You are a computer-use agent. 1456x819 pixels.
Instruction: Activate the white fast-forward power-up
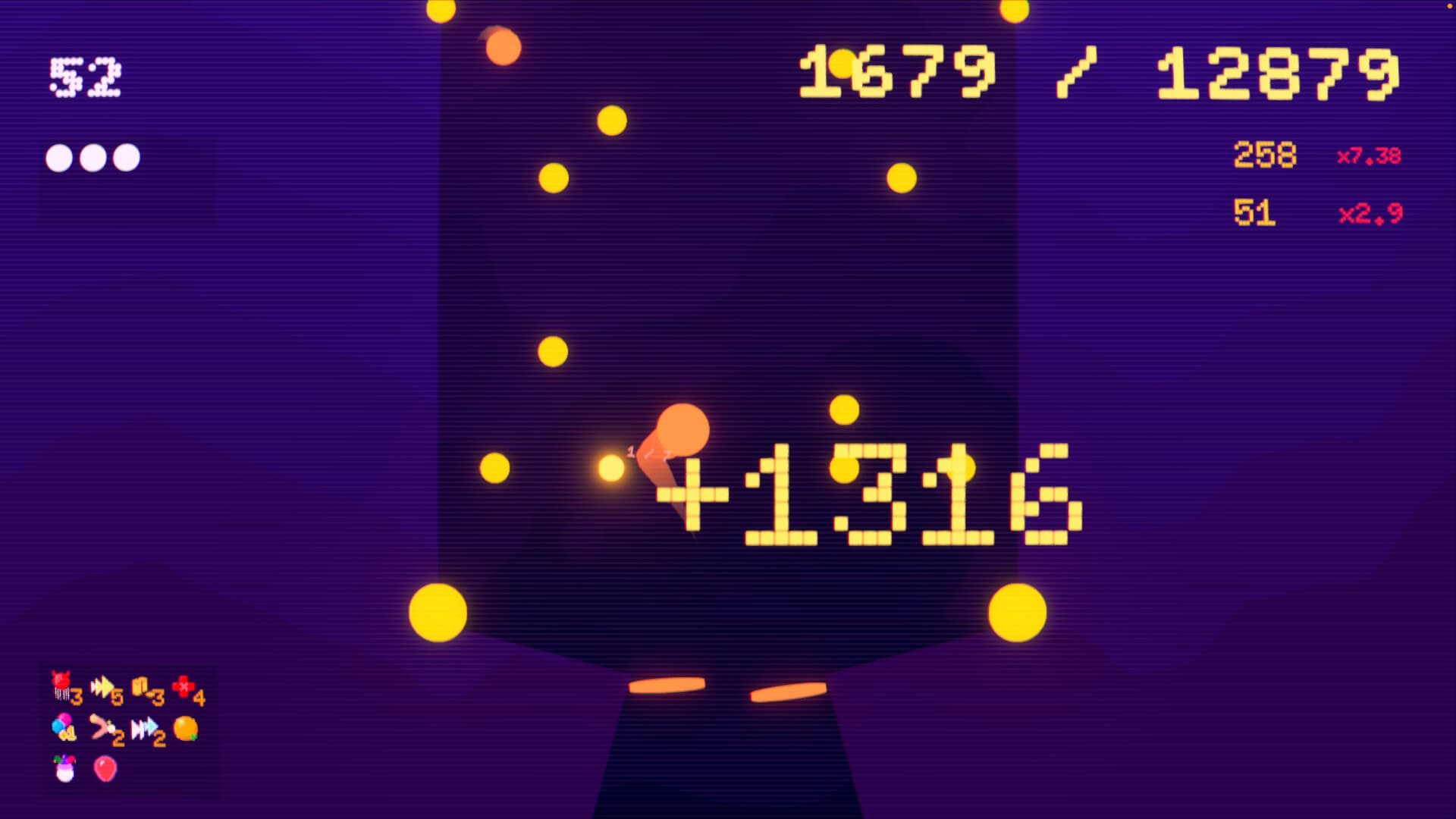coord(144,726)
